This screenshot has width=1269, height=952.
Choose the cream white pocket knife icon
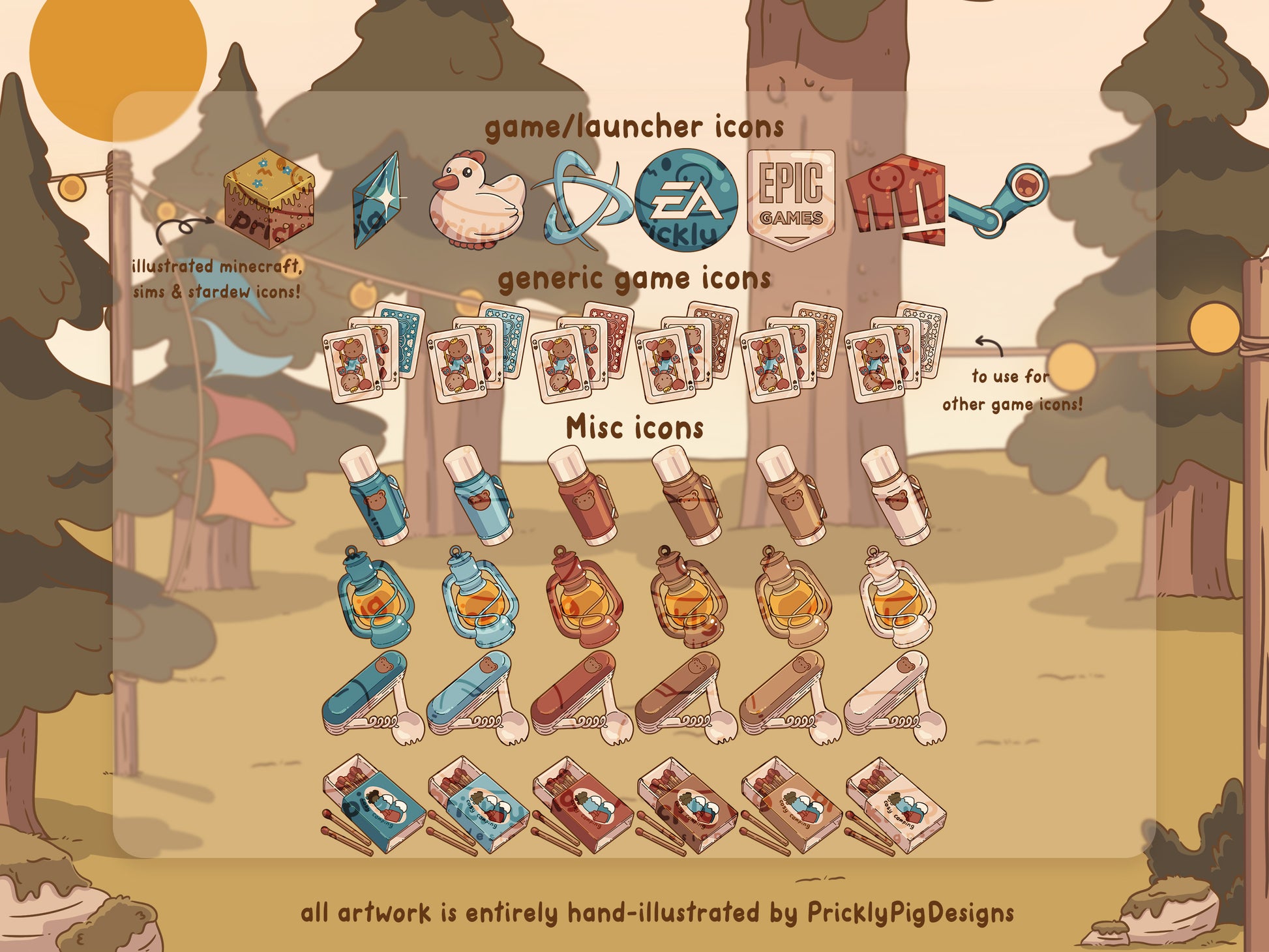point(895,699)
